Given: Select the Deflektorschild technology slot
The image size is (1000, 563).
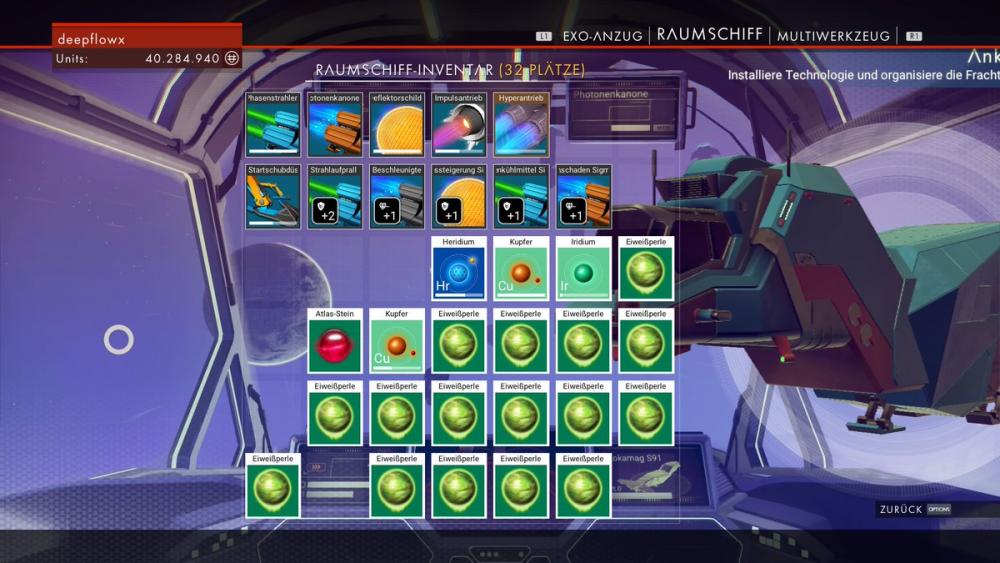Looking at the screenshot, I should pos(397,125).
